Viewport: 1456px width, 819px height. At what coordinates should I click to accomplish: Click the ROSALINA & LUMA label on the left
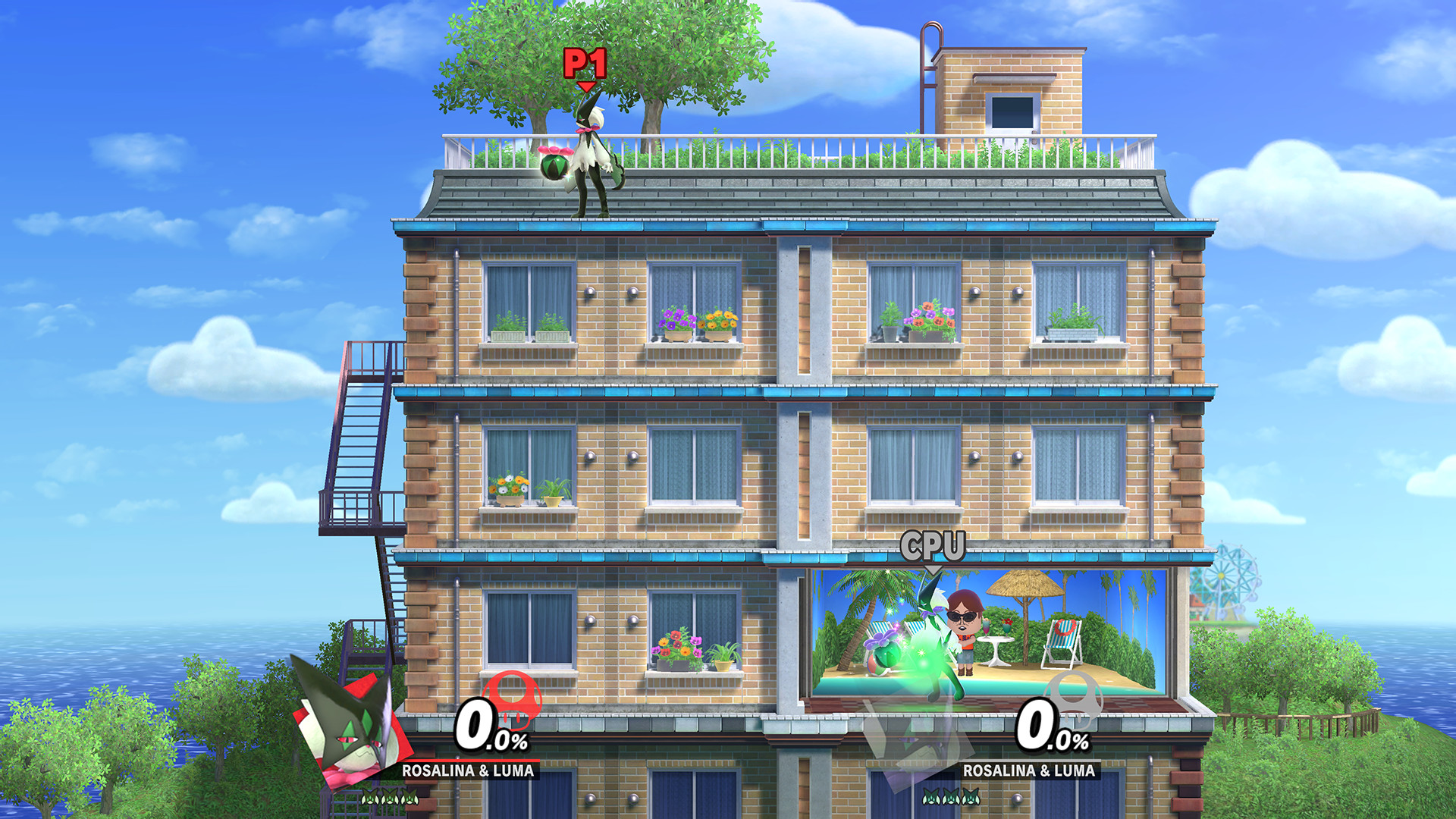tap(468, 772)
